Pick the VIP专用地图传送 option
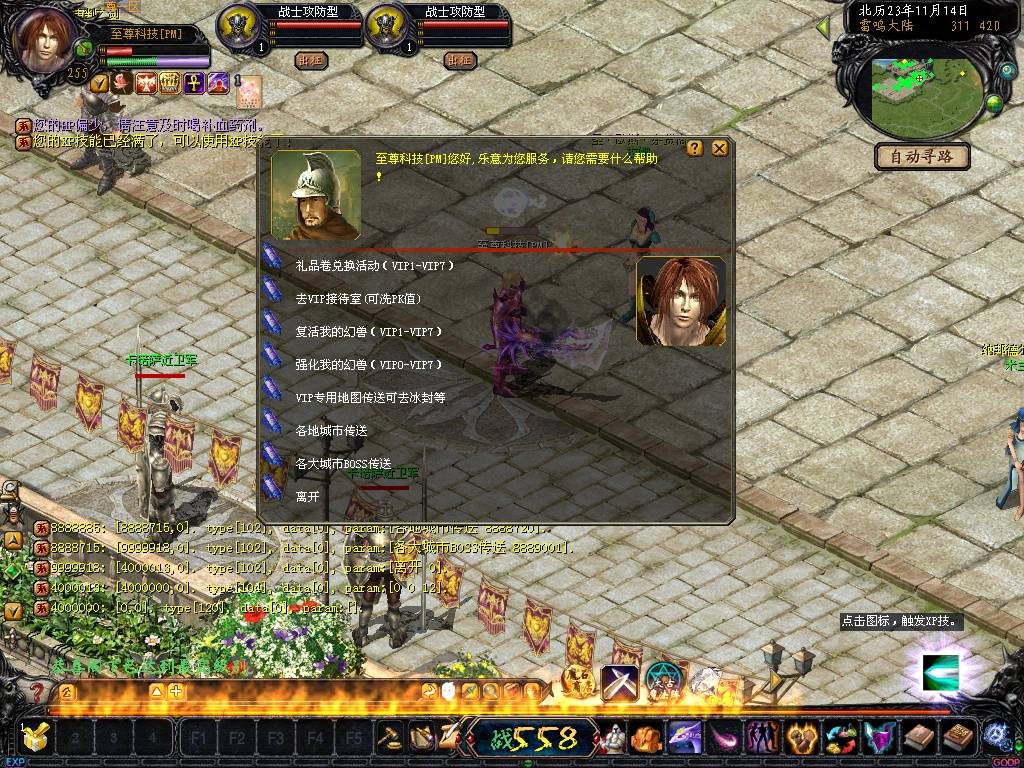Screen dimensions: 1024x768 click(370, 398)
